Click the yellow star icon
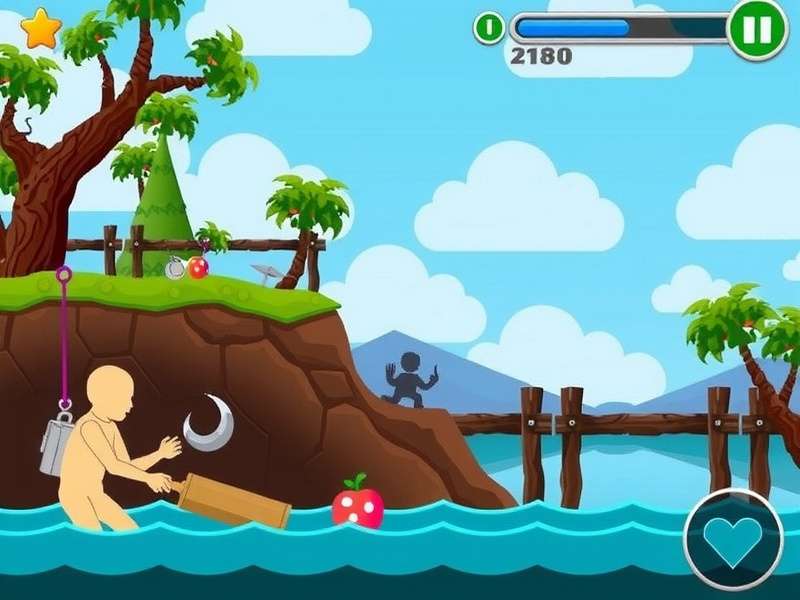Image resolution: width=800 pixels, height=600 pixels. (41, 29)
